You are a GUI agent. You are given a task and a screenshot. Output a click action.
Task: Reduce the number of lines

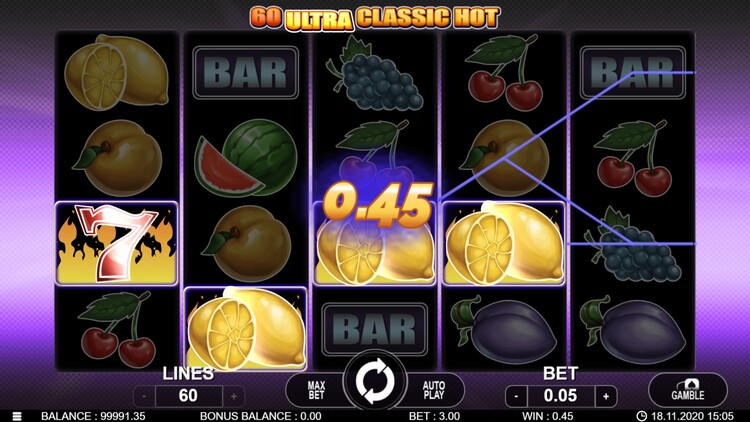[143, 396]
